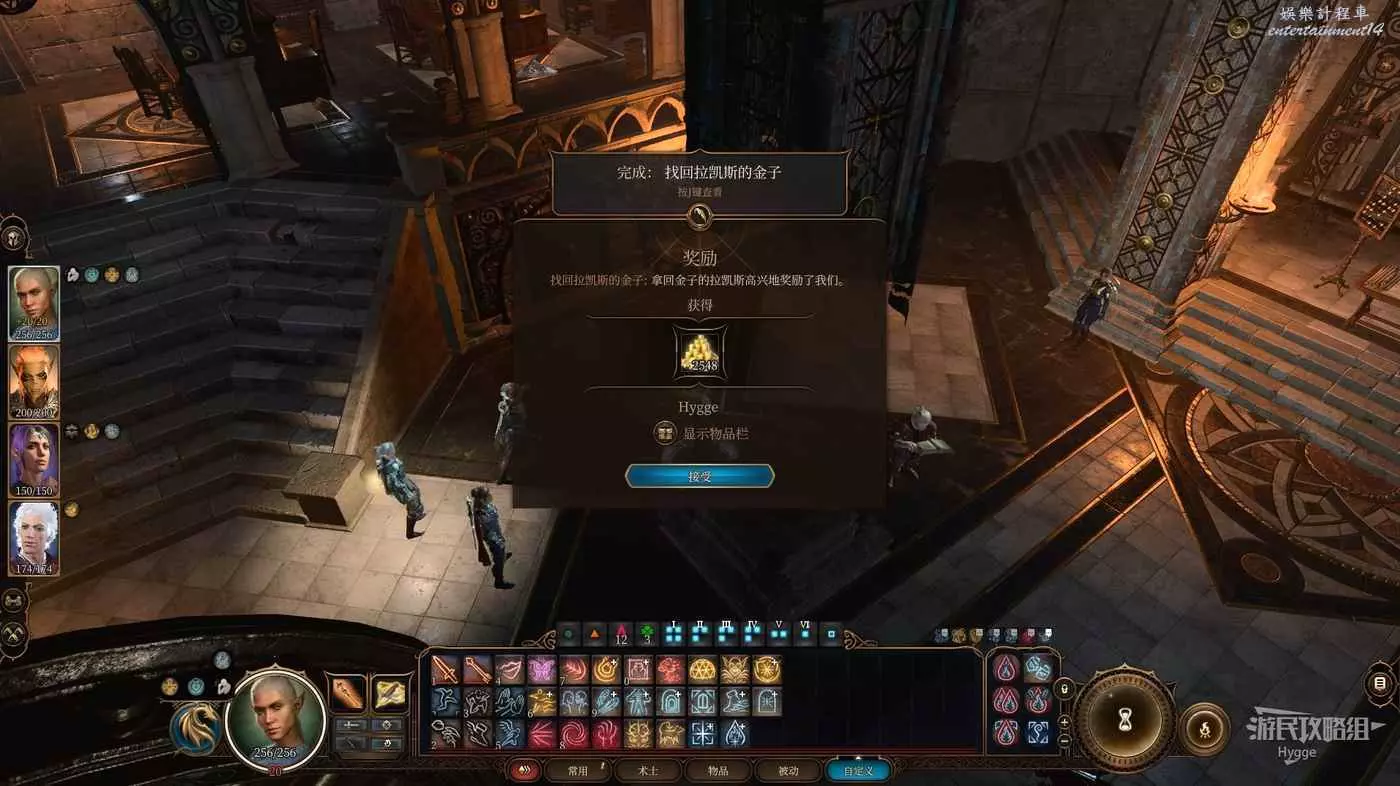The width and height of the screenshot is (1400, 786).
Task: Switch hotbar to the 常用 tab
Action: click(x=577, y=771)
